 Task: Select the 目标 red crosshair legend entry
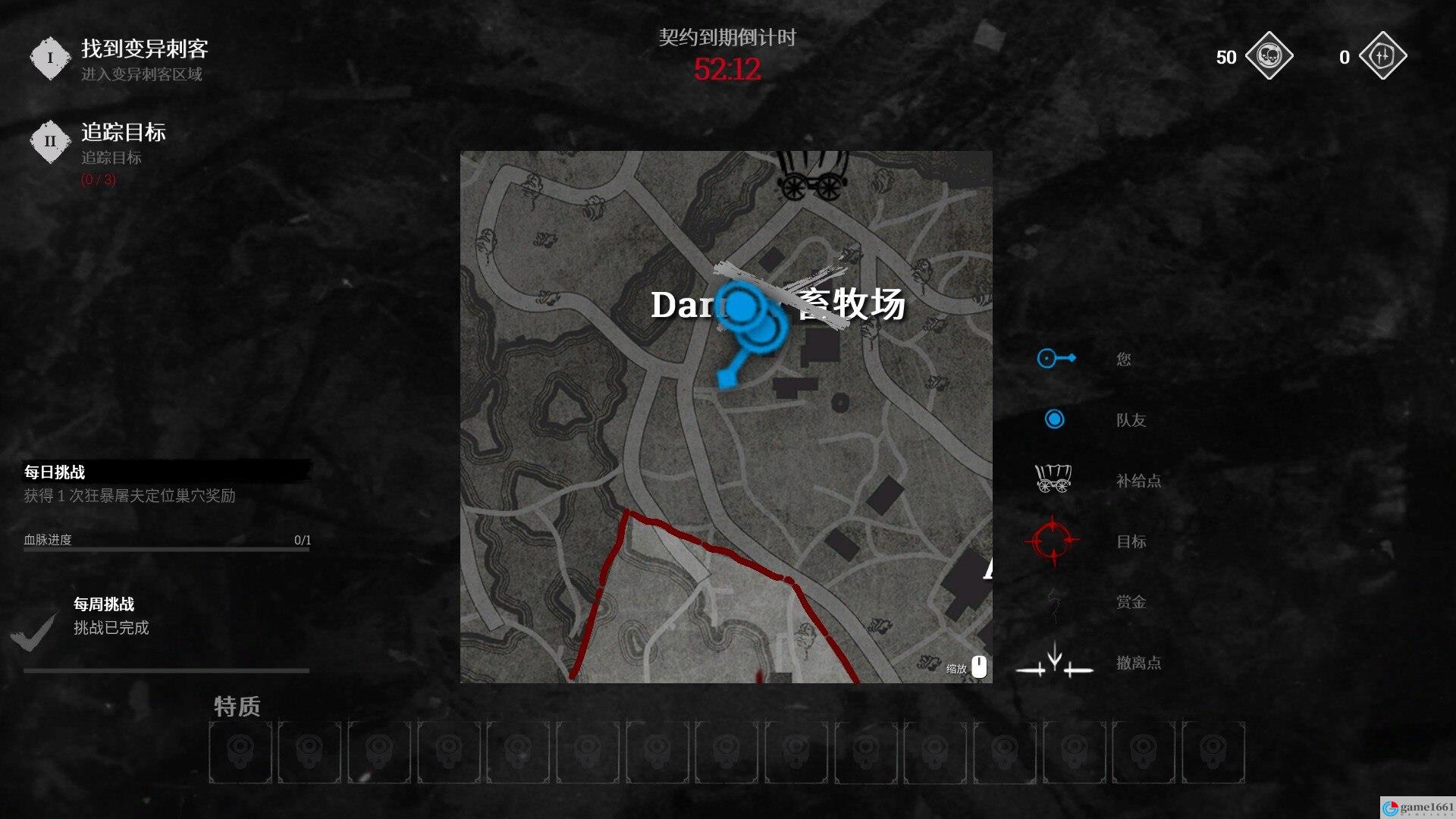coord(1130,541)
